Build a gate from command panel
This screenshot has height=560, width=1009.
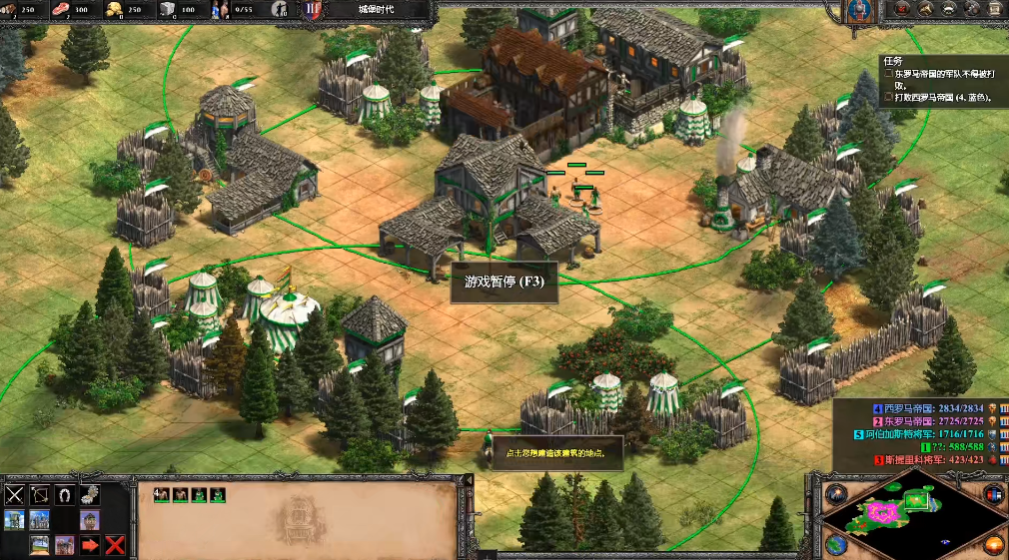tap(39, 545)
